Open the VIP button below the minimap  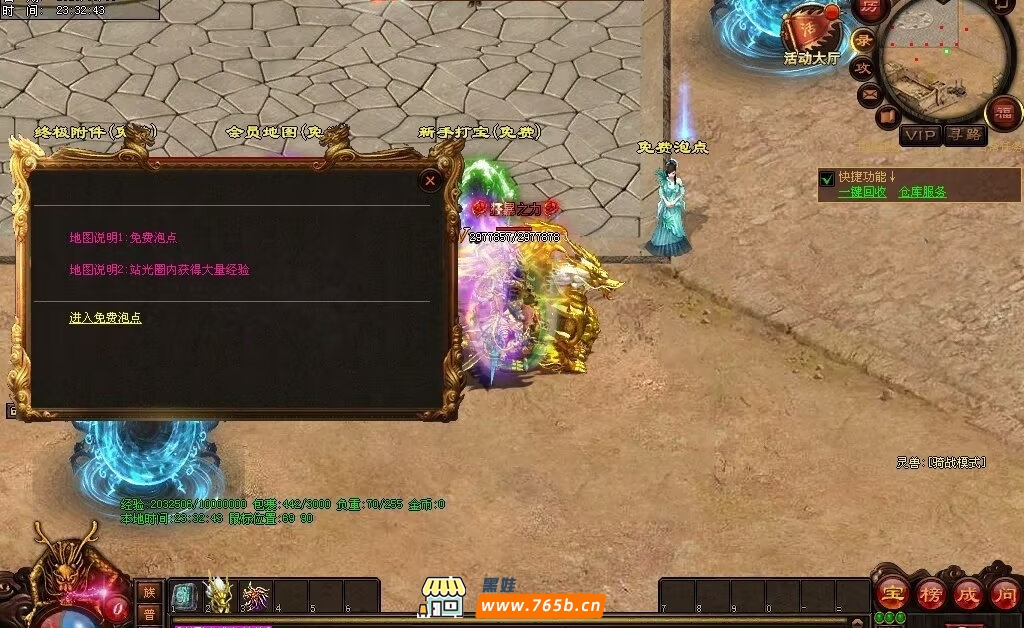point(920,135)
